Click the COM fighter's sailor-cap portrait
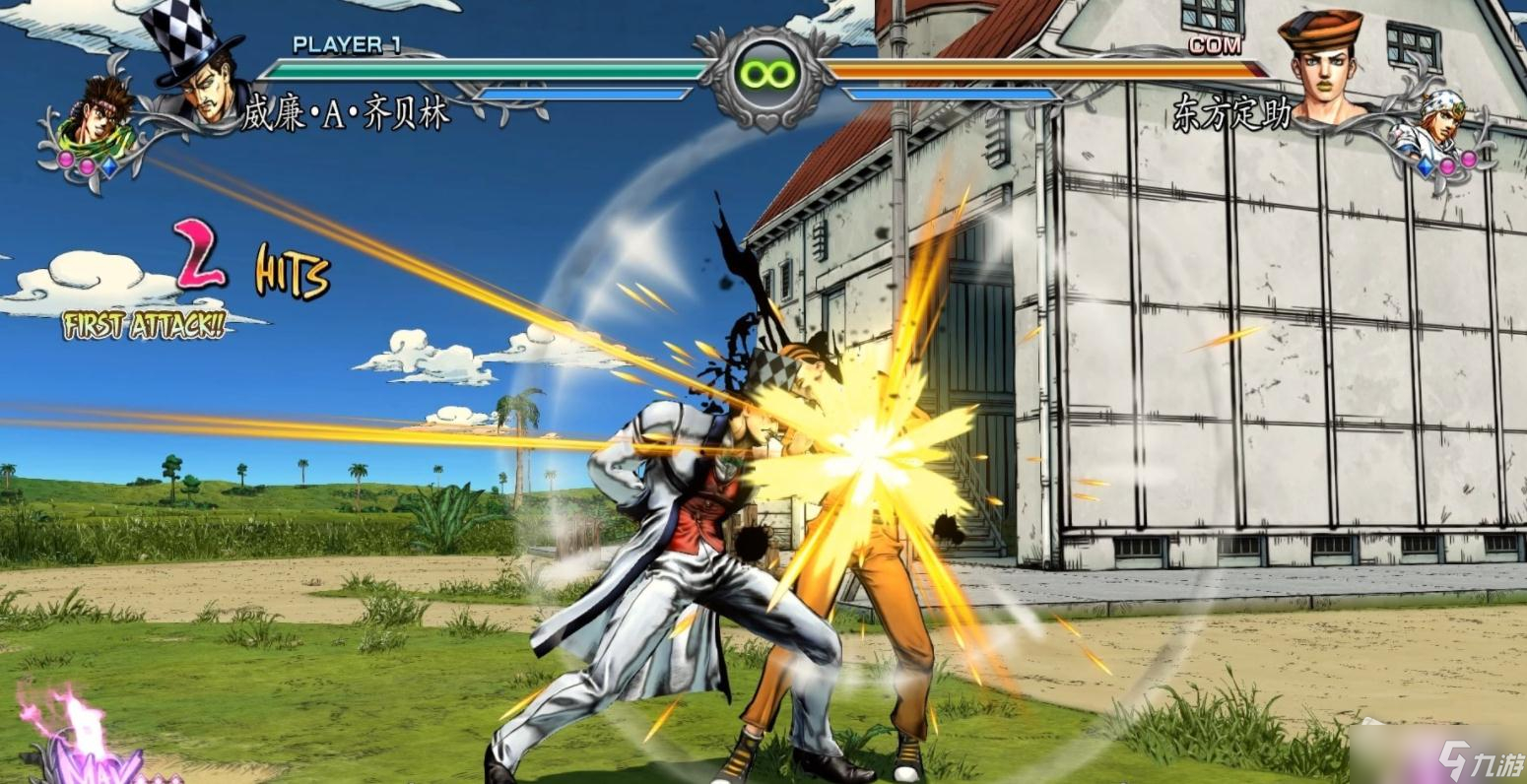The height and width of the screenshot is (784, 1527). [x=1323, y=67]
